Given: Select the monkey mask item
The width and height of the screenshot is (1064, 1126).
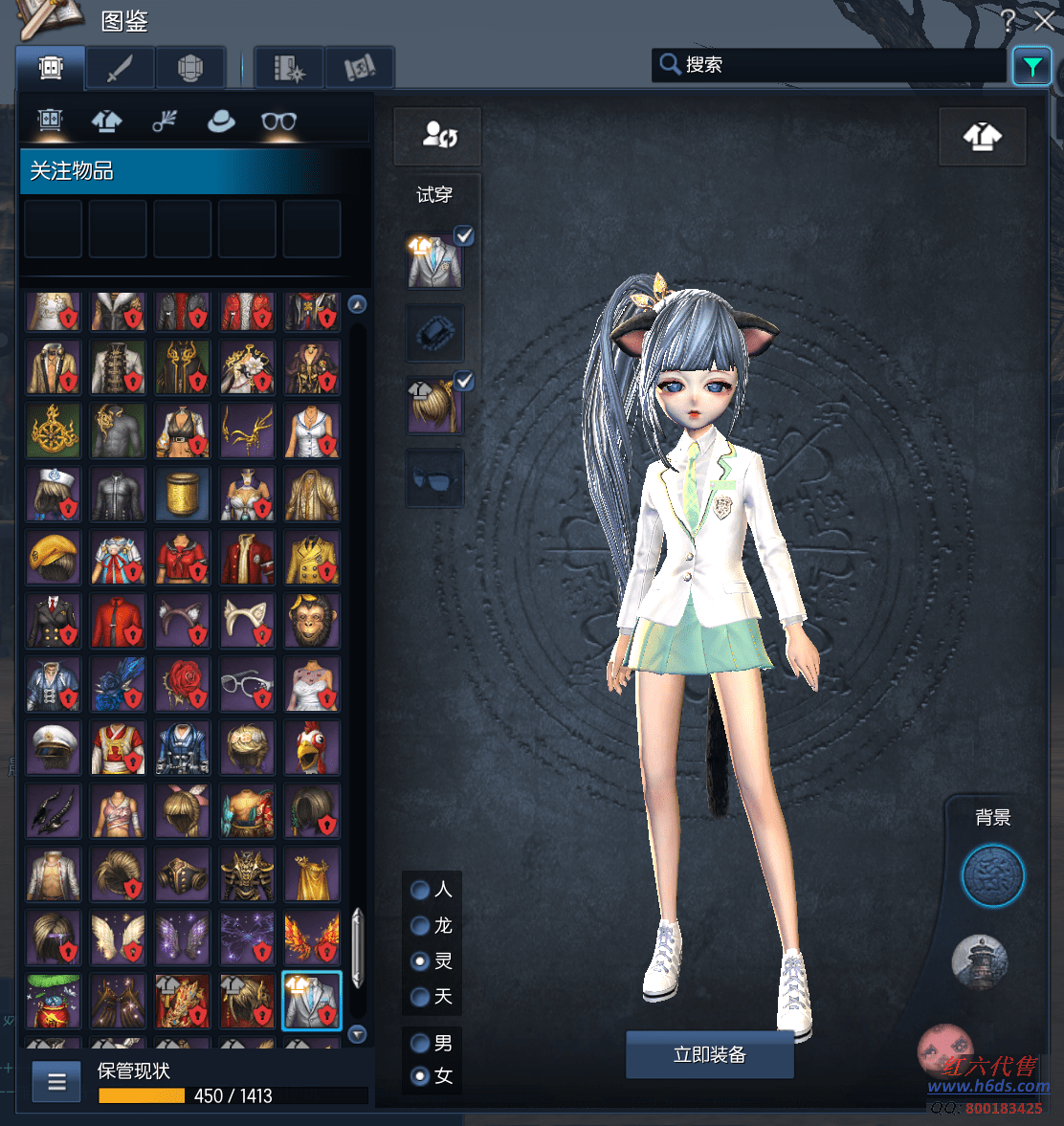Looking at the screenshot, I should (312, 621).
